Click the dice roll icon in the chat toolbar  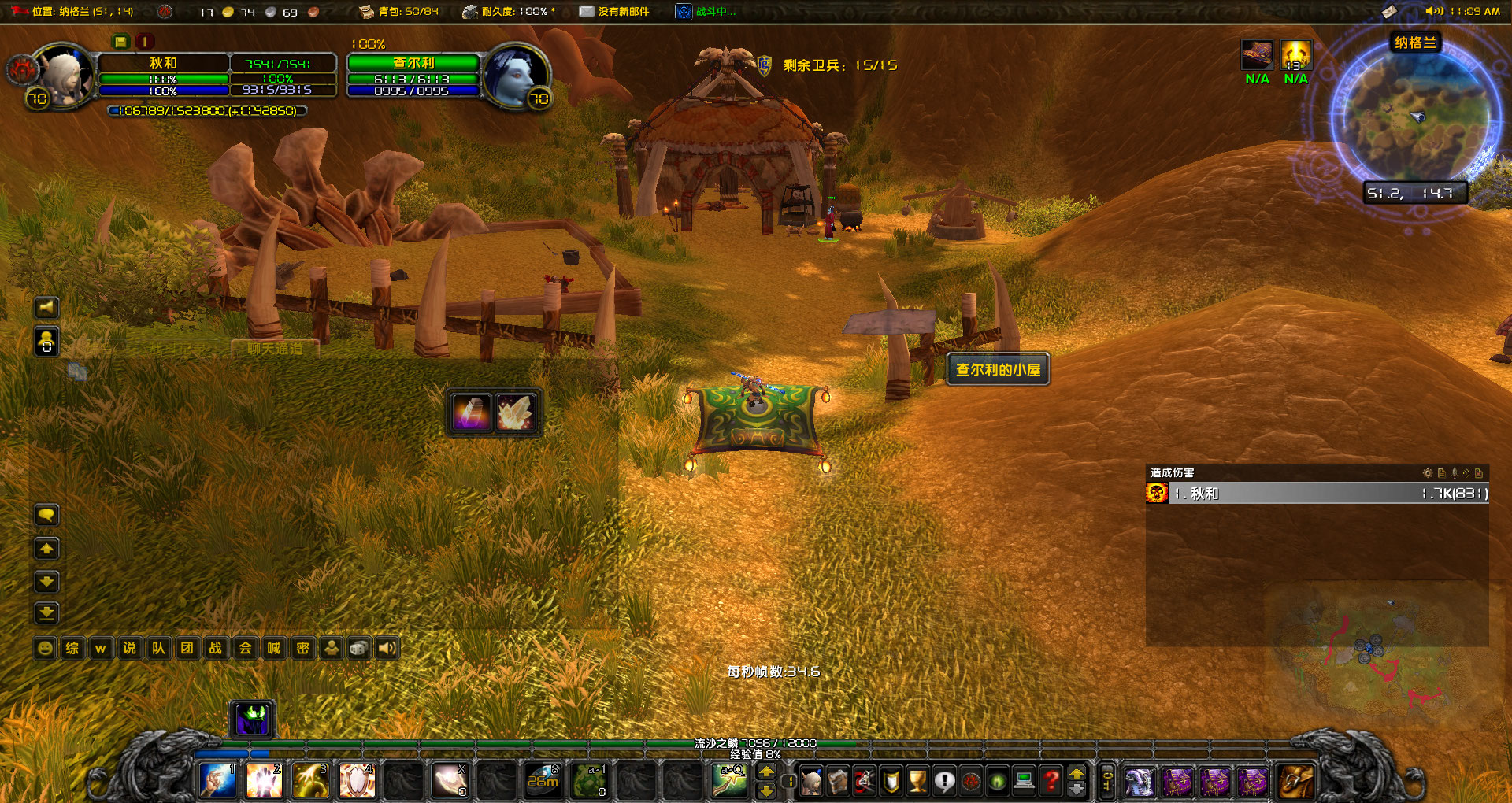360,648
